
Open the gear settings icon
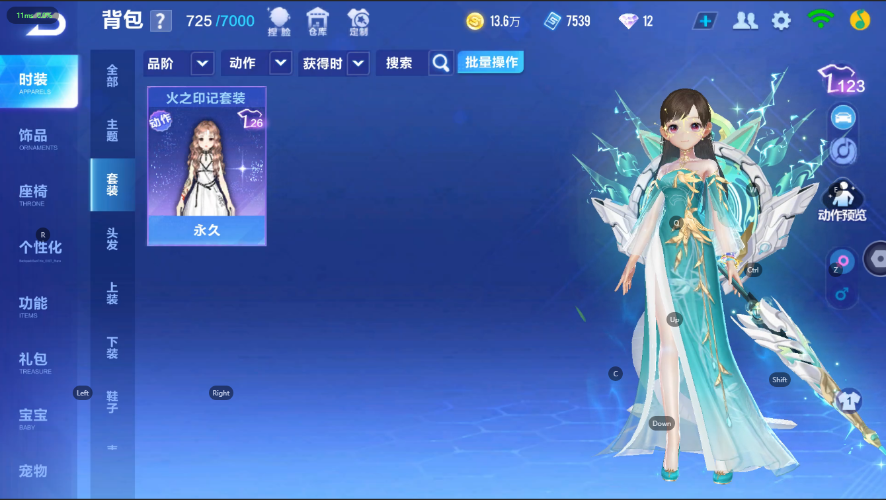[781, 21]
